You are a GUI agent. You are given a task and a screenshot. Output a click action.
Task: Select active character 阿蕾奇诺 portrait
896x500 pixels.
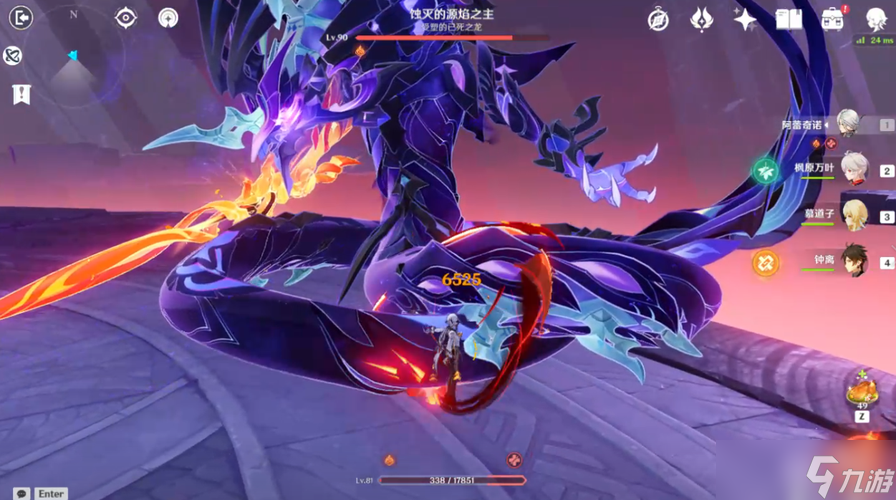tap(849, 123)
